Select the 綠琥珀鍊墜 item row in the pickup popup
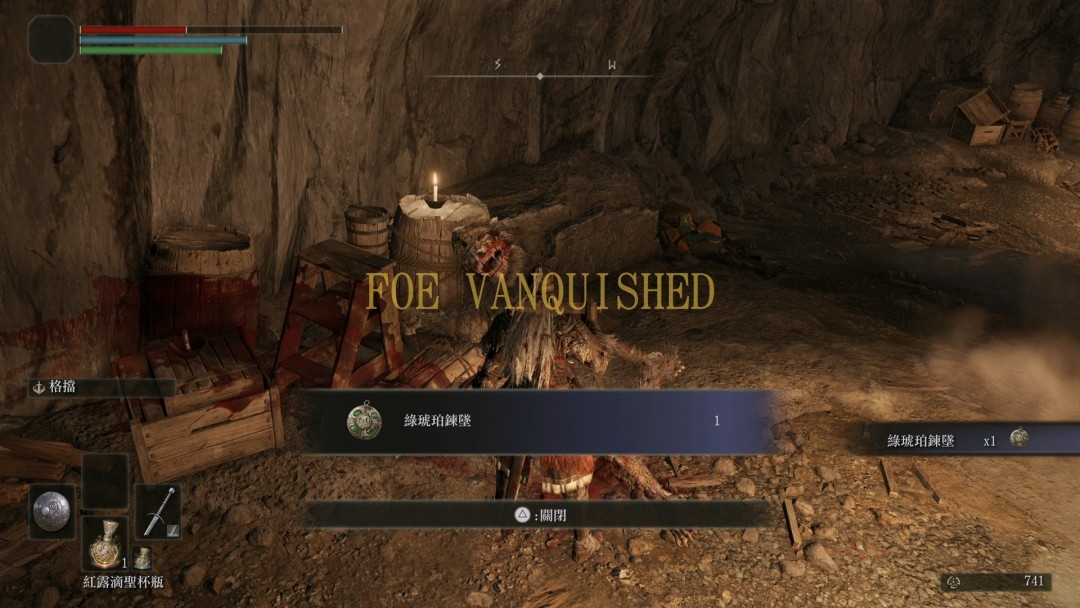The image size is (1080, 608). pyautogui.click(x=538, y=421)
